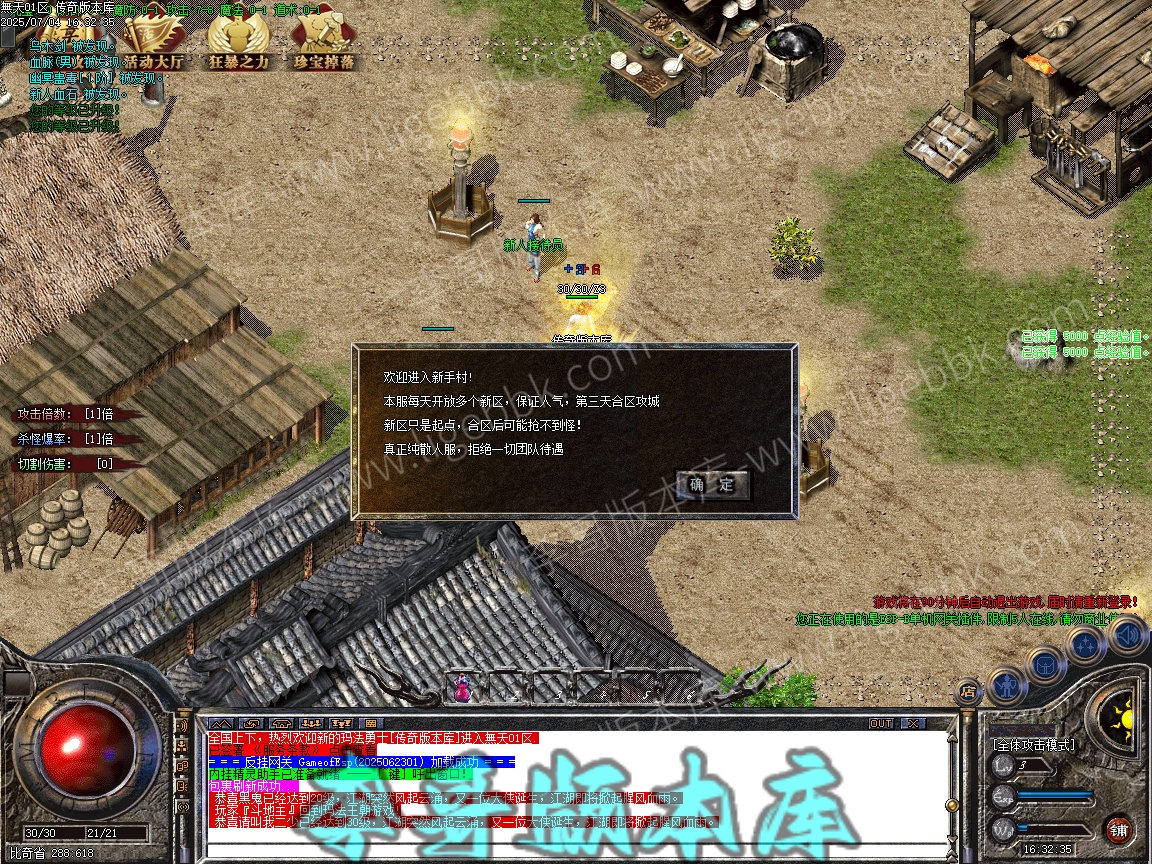The height and width of the screenshot is (864, 1152).
Task: Open the skills sparkle round button
Action: coord(1086,645)
